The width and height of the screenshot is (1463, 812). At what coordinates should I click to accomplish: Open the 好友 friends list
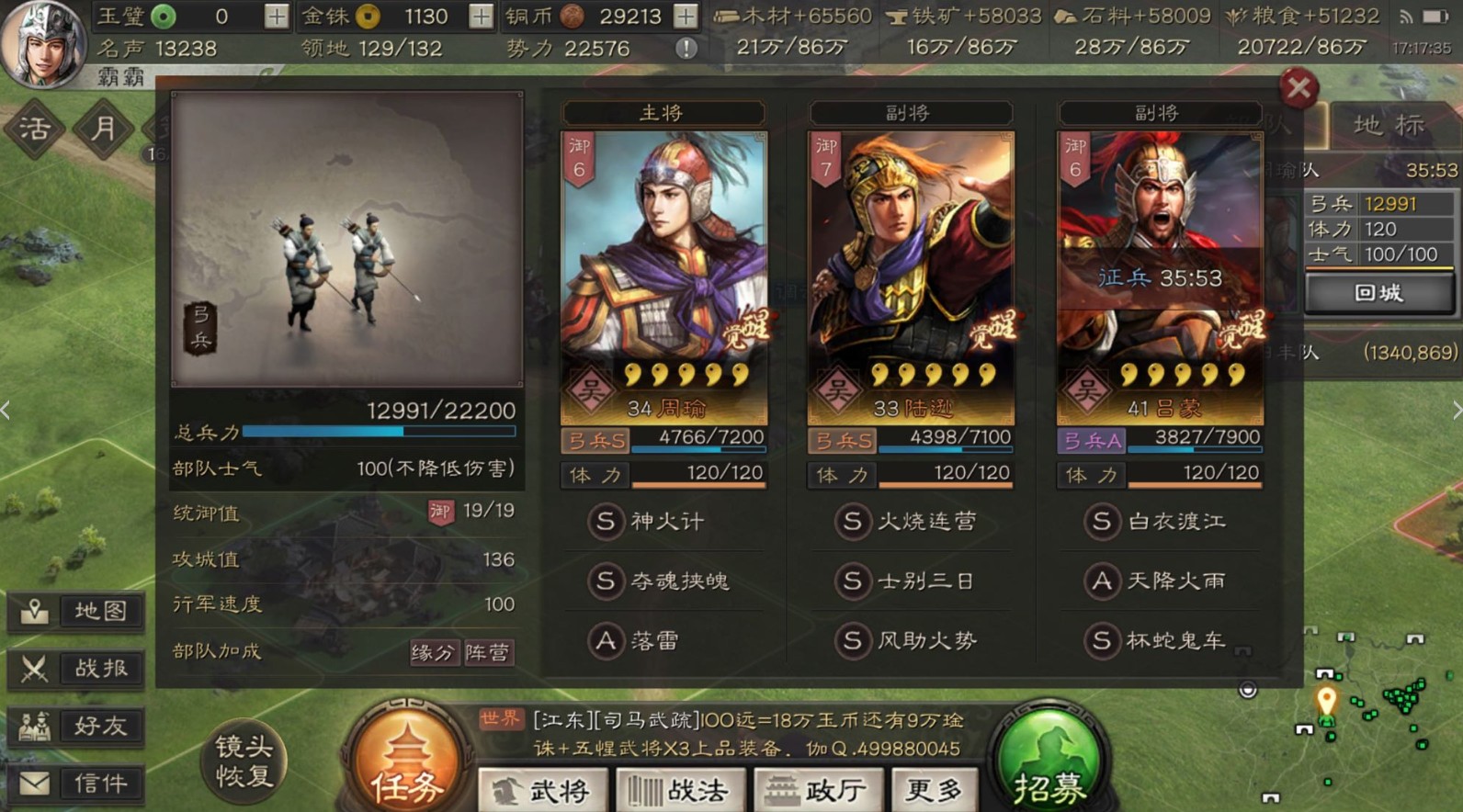pyautogui.click(x=76, y=727)
